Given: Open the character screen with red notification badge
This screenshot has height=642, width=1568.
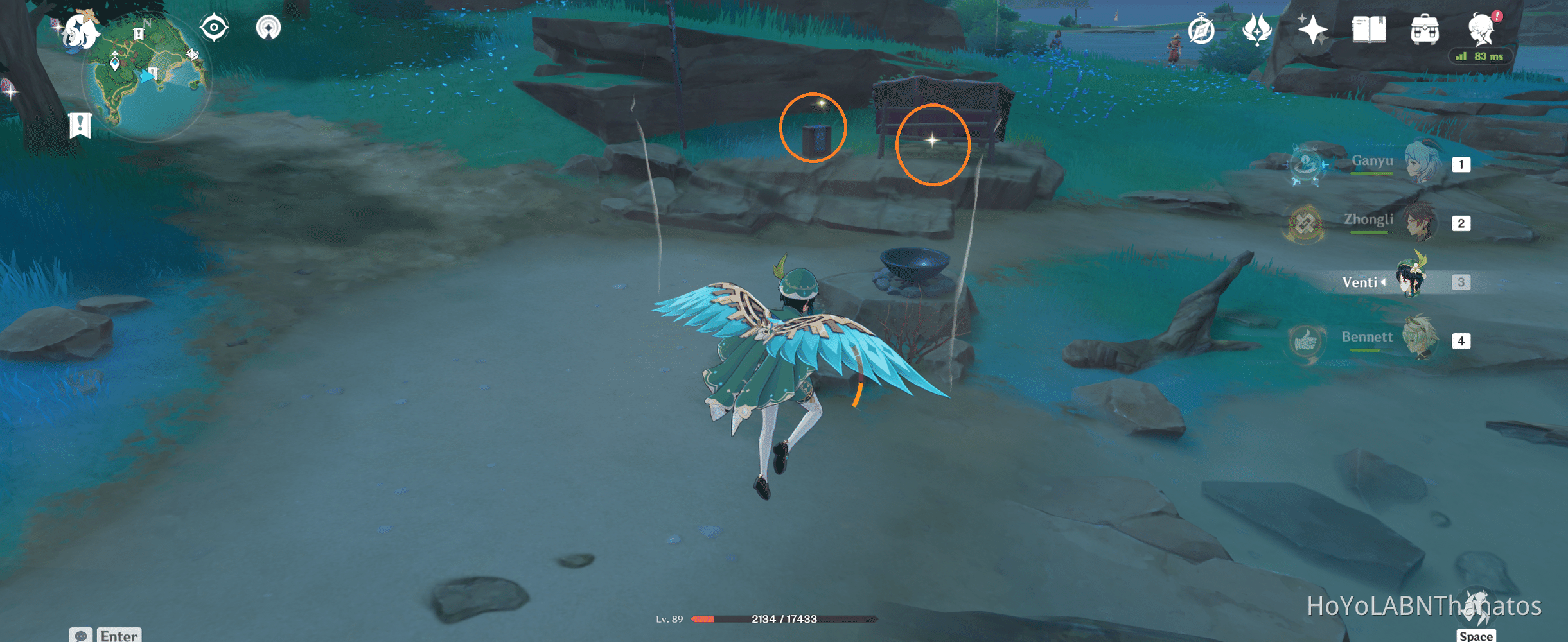Looking at the screenshot, I should pos(1481,29).
